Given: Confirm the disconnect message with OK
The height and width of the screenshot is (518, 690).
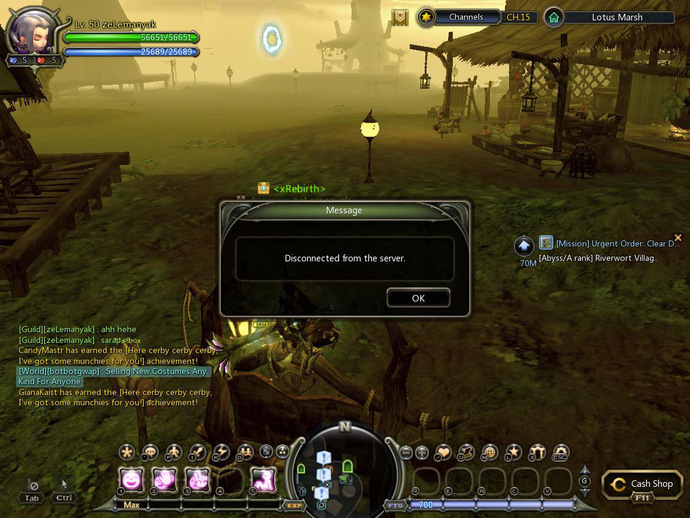Looking at the screenshot, I should [418, 298].
